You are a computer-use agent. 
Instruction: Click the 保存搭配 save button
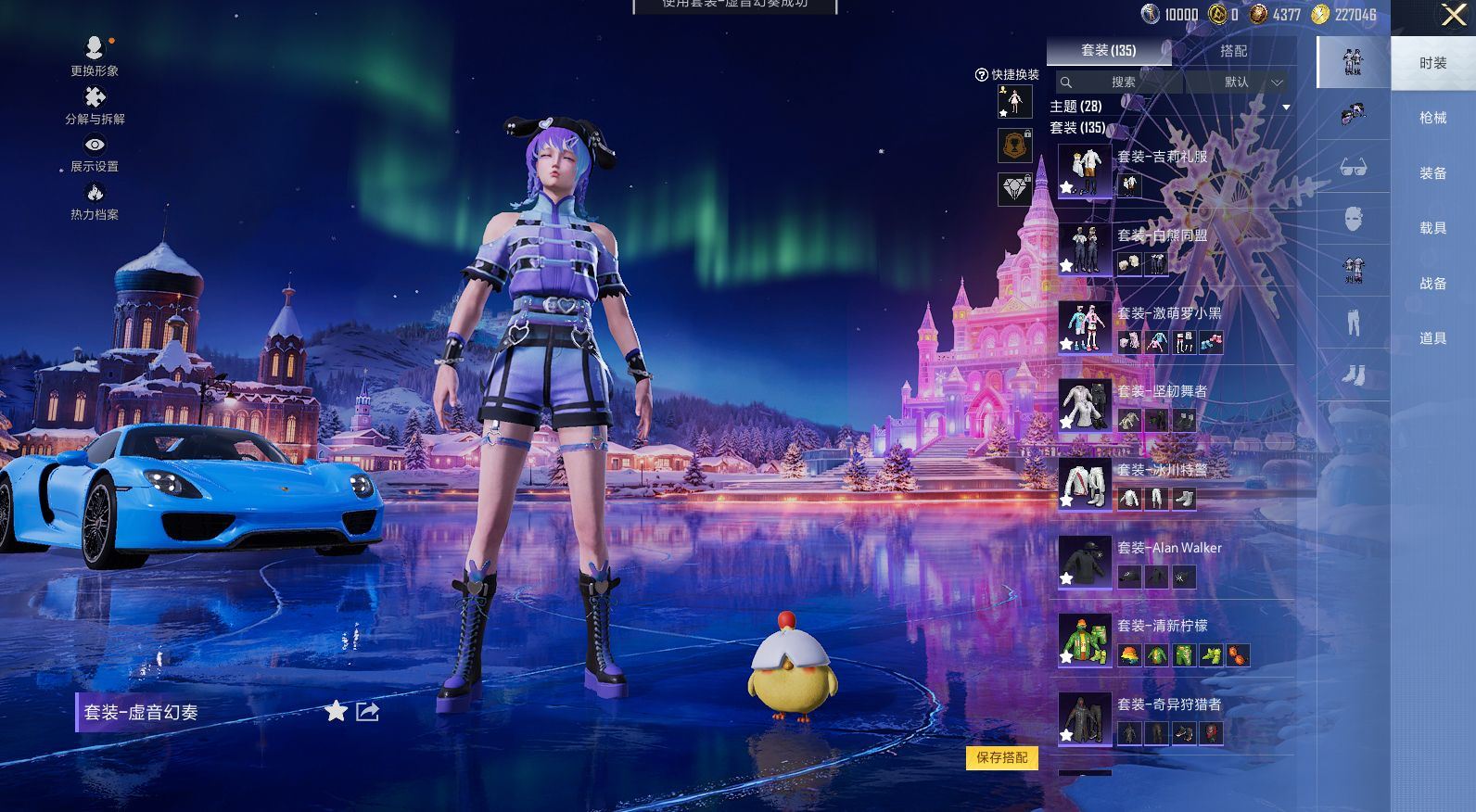[1002, 757]
